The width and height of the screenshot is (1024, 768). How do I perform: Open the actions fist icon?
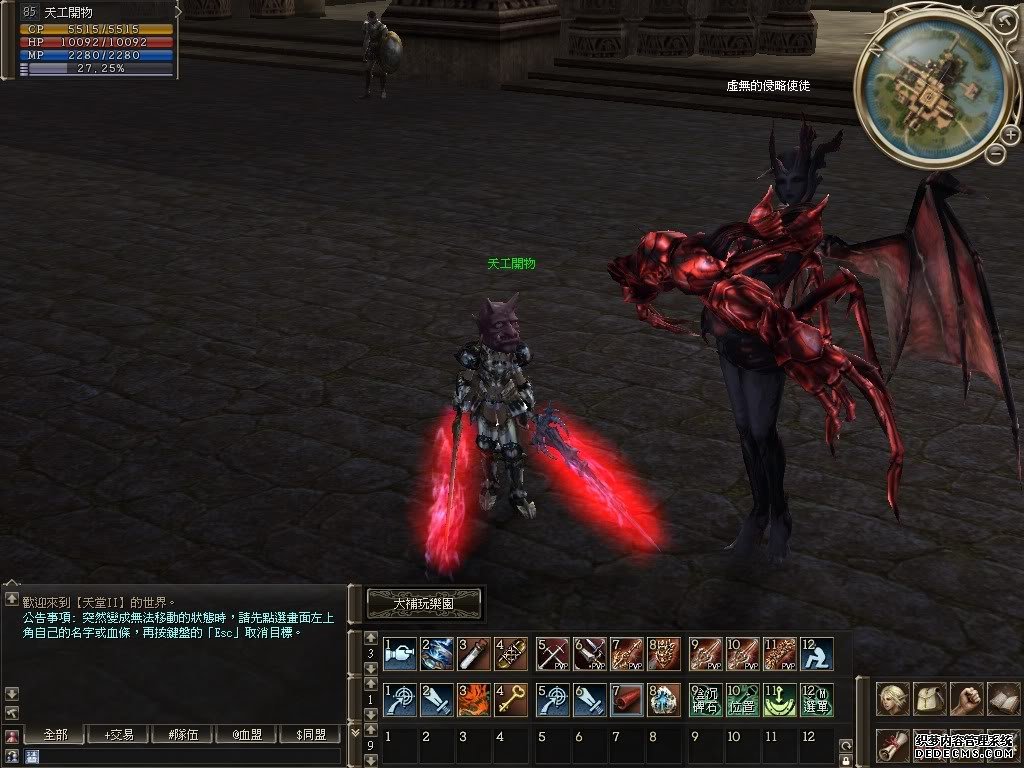tap(966, 698)
